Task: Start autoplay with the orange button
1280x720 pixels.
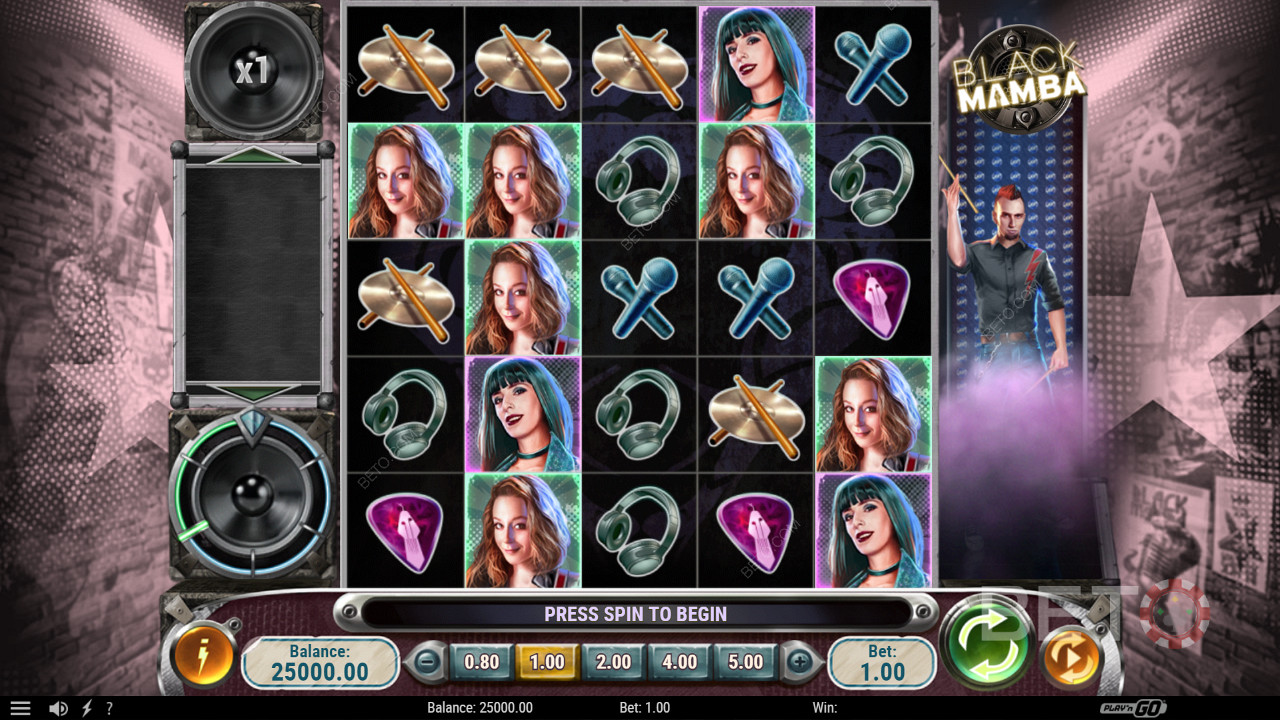Action: pyautogui.click(x=1071, y=658)
